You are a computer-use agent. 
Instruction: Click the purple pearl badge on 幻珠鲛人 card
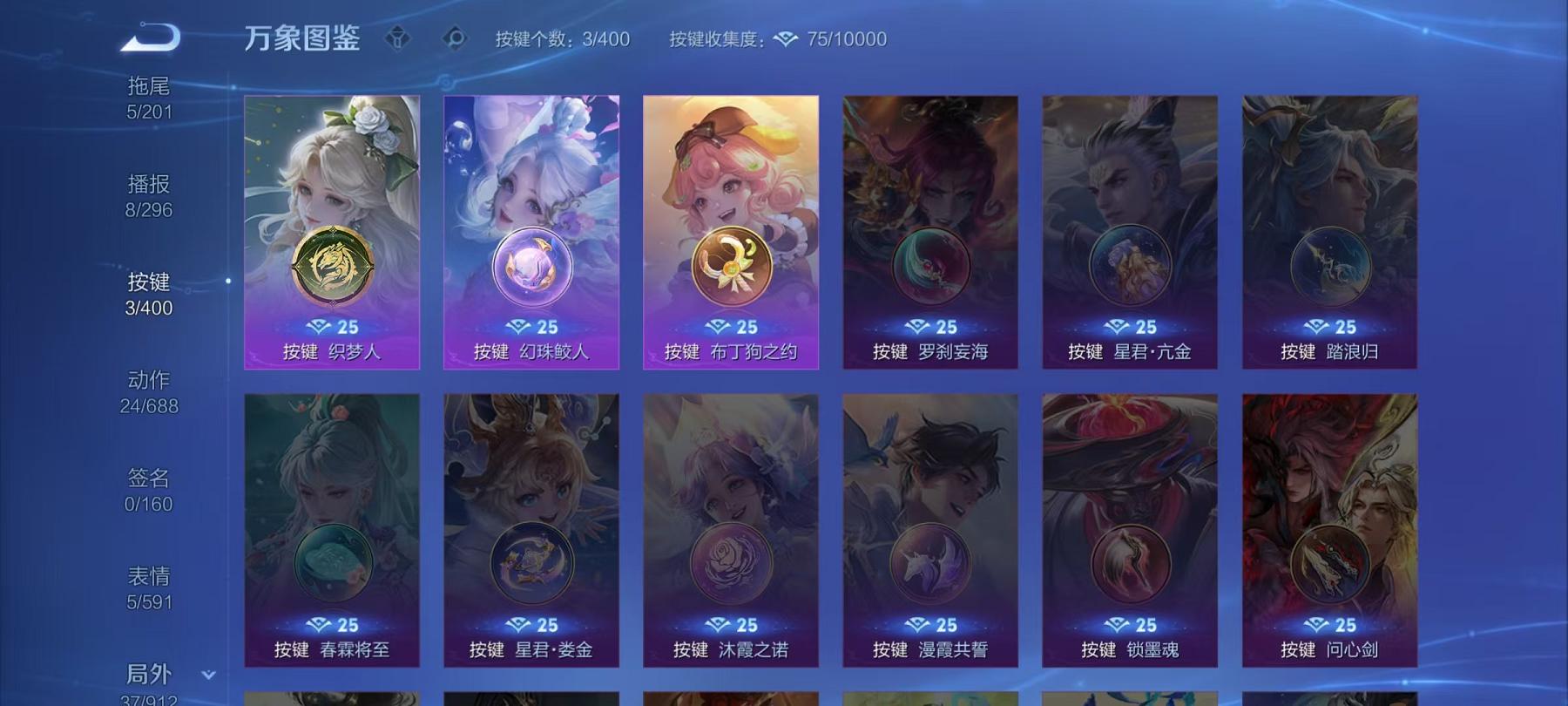click(x=532, y=268)
